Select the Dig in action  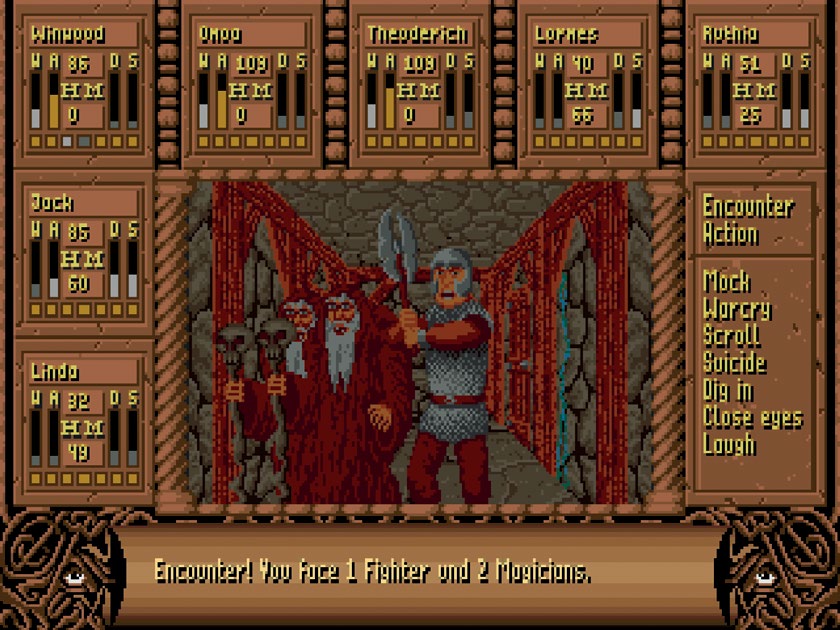coord(729,389)
